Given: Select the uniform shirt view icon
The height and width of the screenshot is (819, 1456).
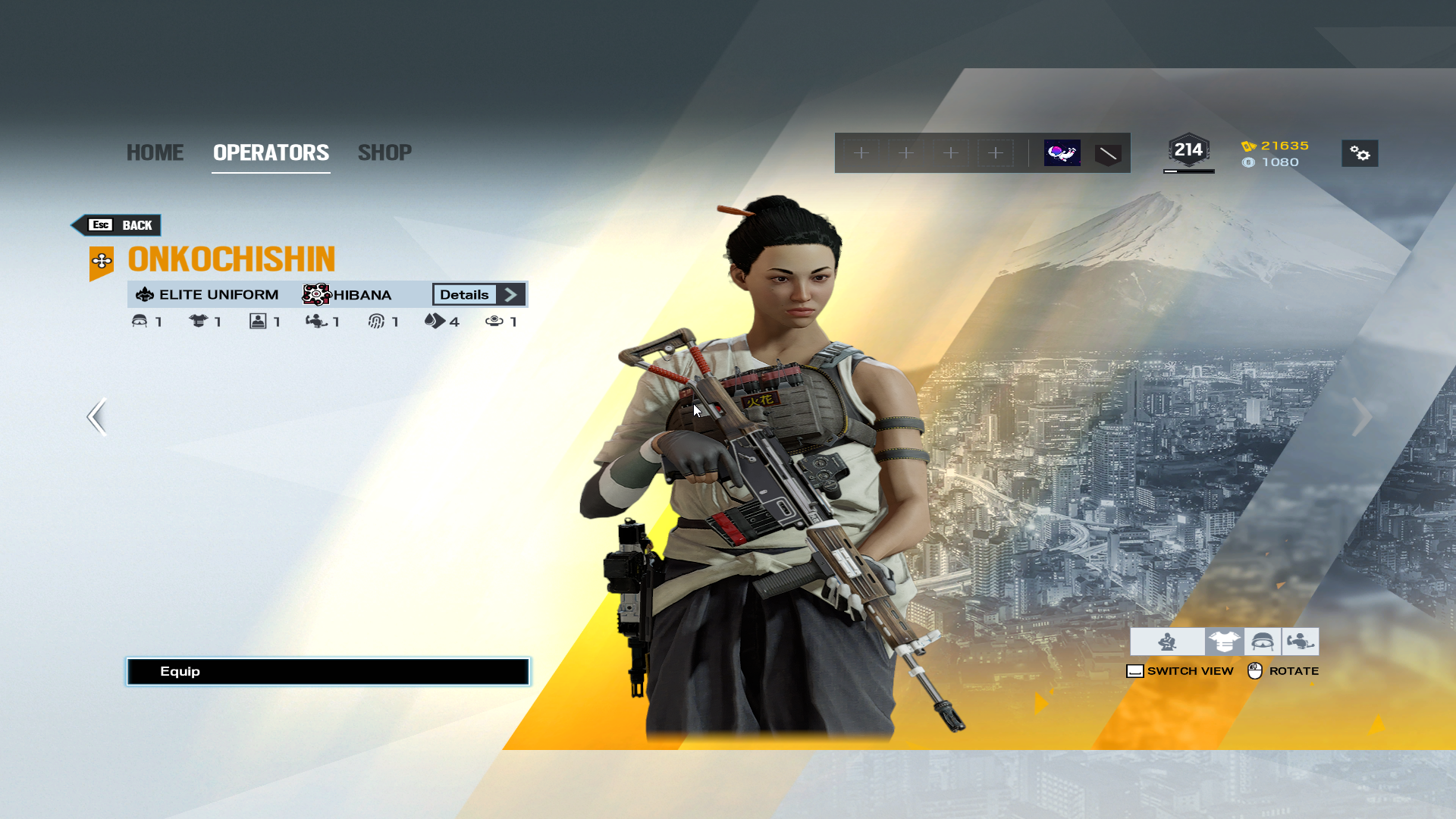Looking at the screenshot, I should pyautogui.click(x=1224, y=642).
